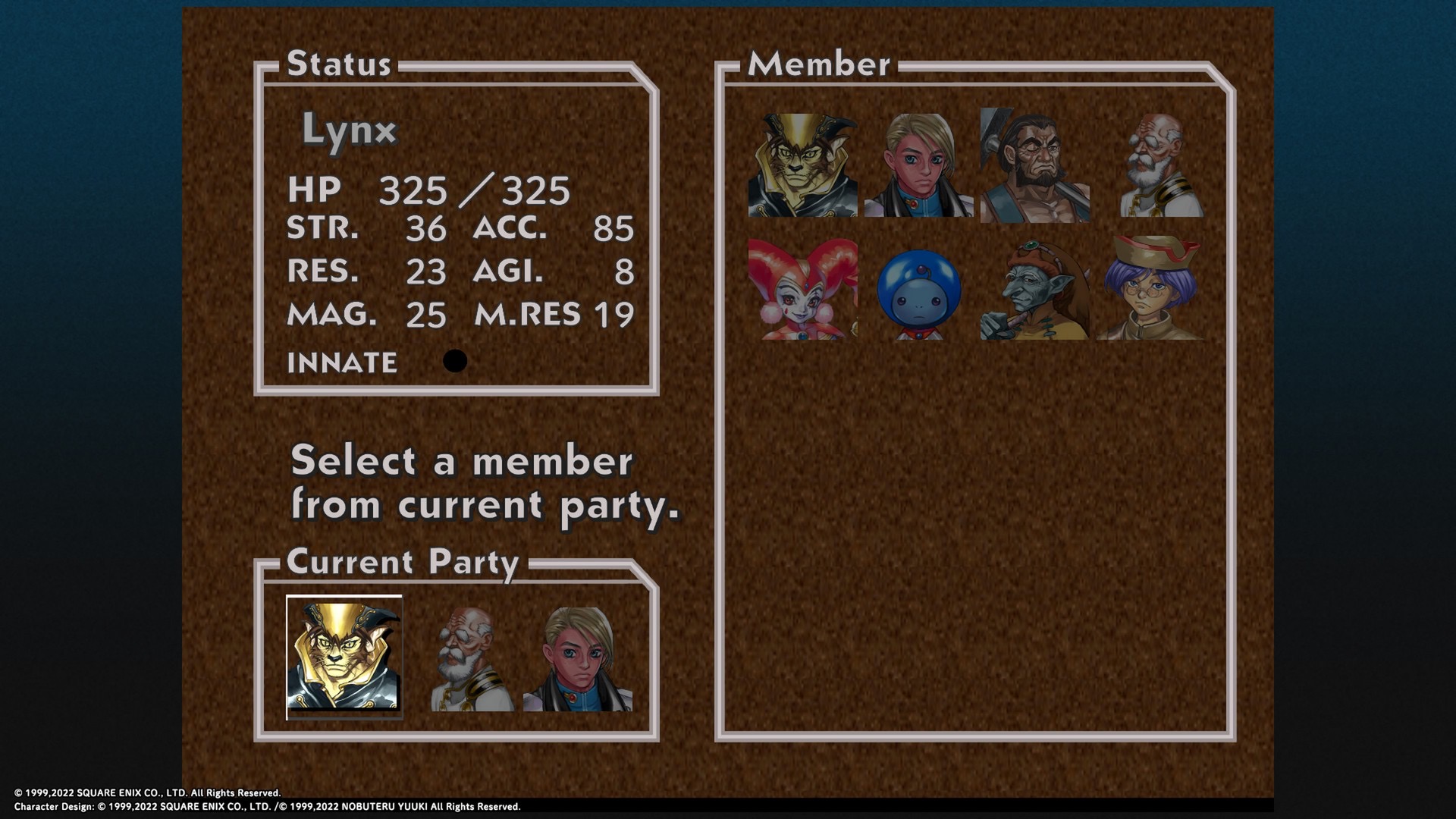Choose the red jester-hat character portrait
Viewport: 1456px width, 819px height.
[802, 289]
